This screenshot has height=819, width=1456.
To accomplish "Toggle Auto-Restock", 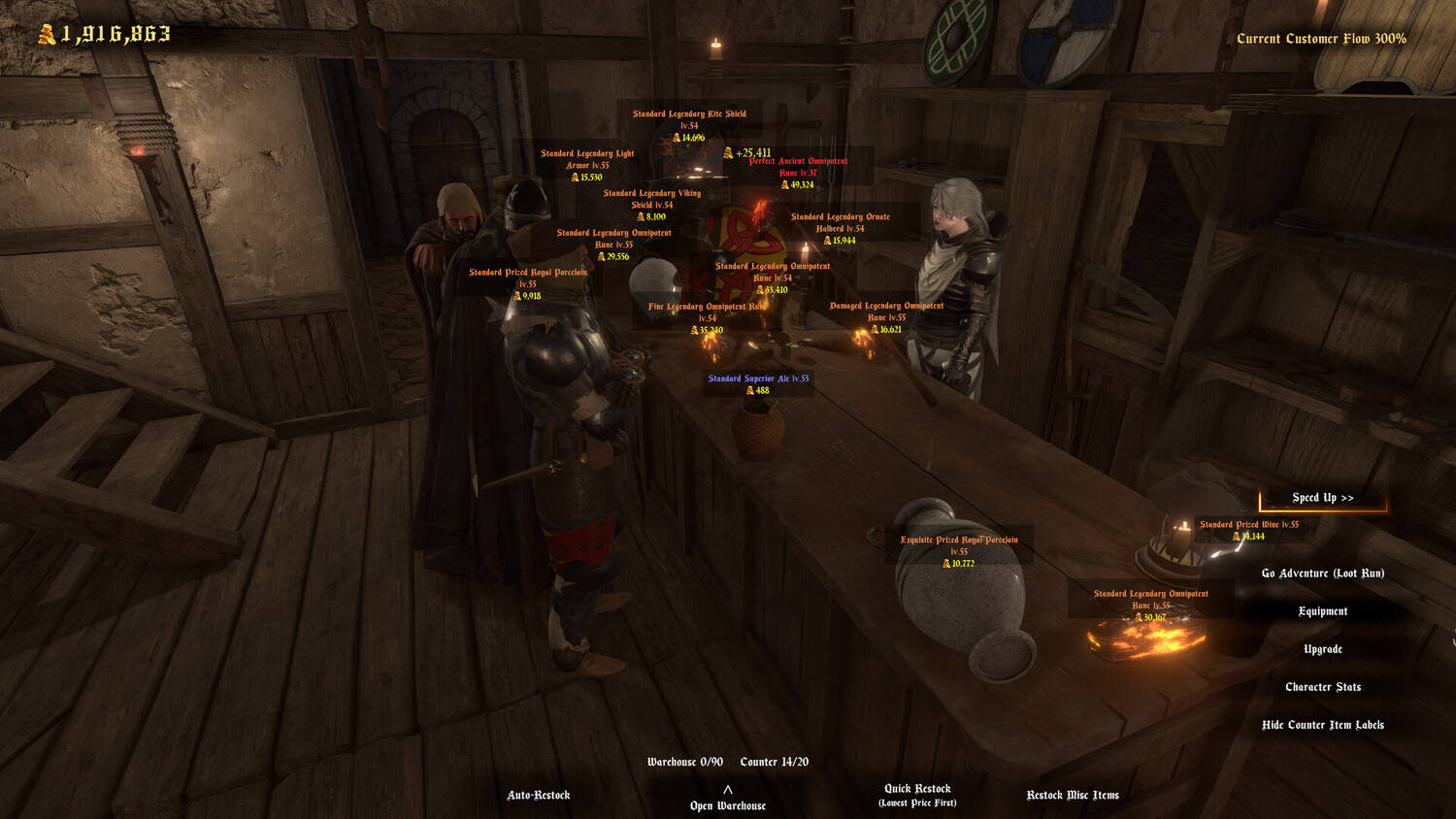I will click(x=538, y=796).
